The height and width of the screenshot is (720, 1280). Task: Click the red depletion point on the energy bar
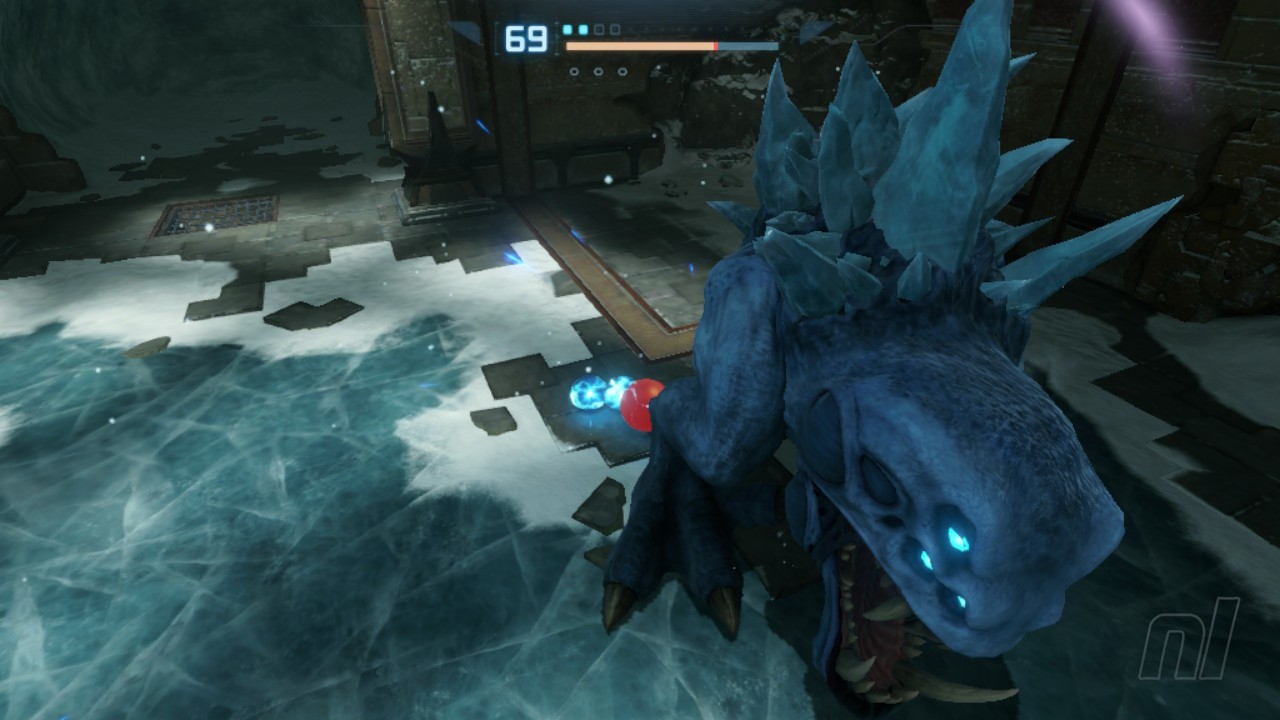[x=716, y=44]
